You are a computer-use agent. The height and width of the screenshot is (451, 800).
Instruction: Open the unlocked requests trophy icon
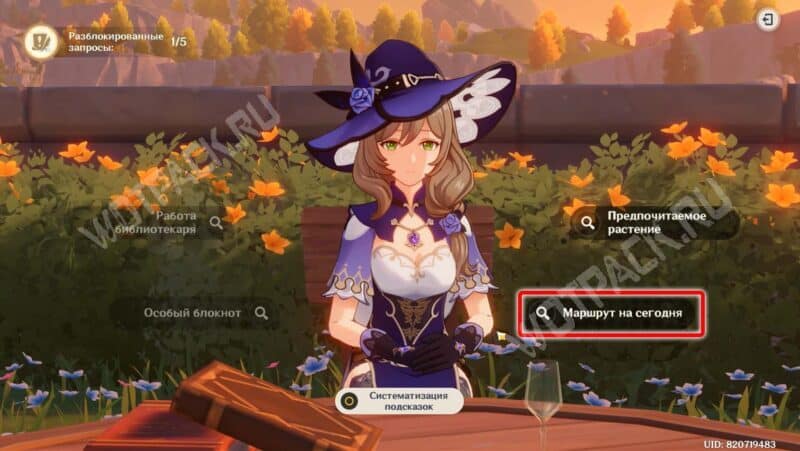42,42
